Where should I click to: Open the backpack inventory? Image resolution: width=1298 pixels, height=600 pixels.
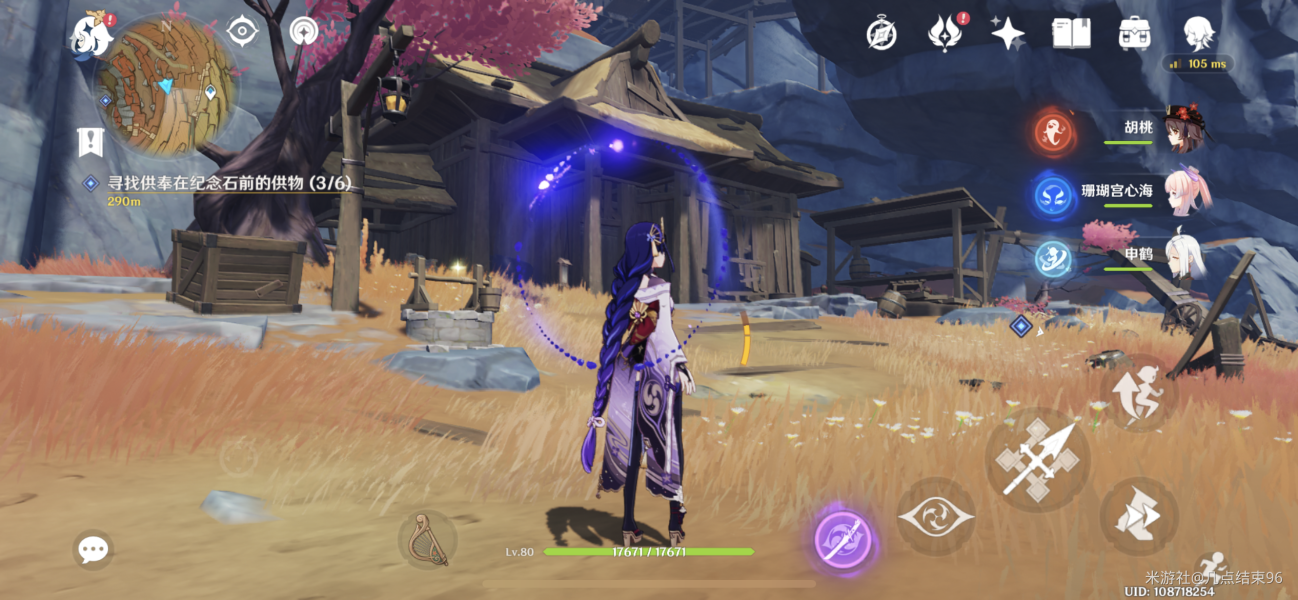point(1134,34)
